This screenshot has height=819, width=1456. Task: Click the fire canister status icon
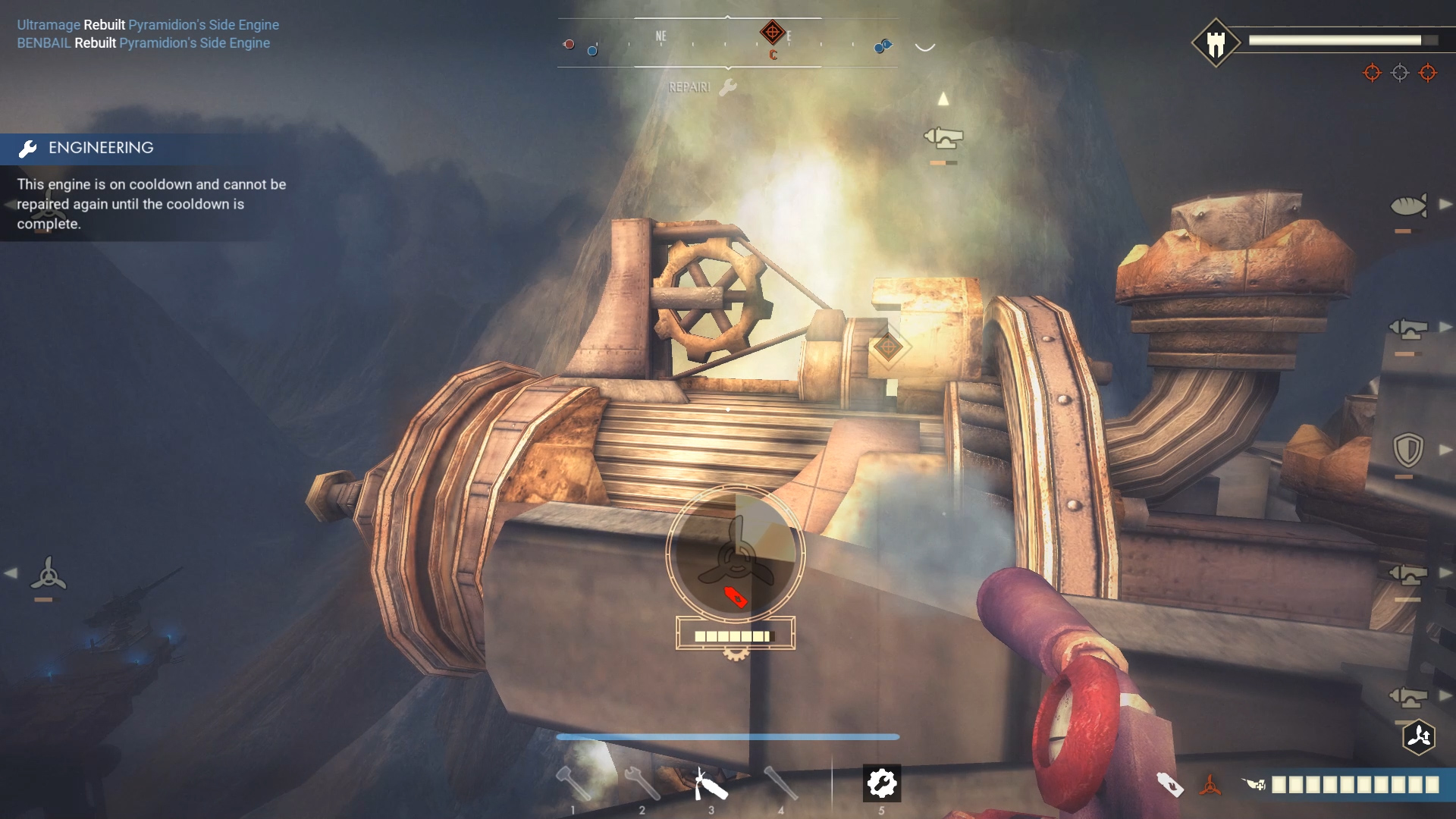point(1170,785)
